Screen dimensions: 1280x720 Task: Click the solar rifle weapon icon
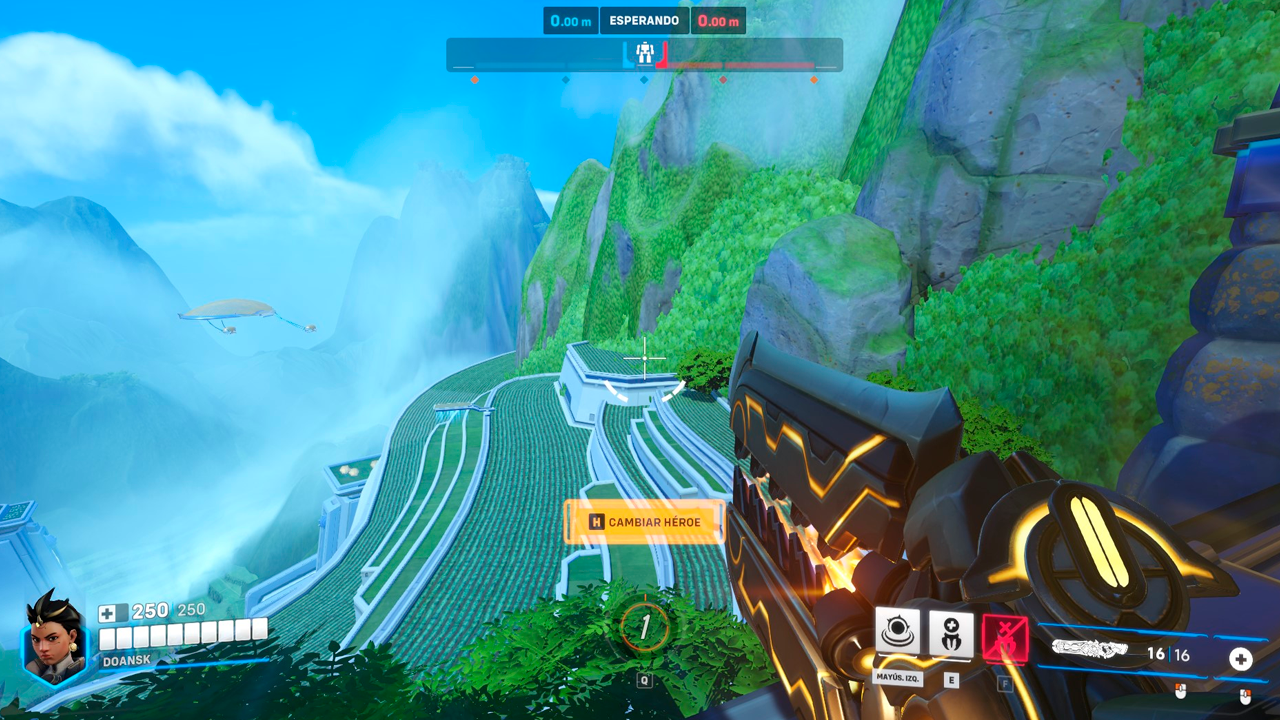[x=1089, y=651]
